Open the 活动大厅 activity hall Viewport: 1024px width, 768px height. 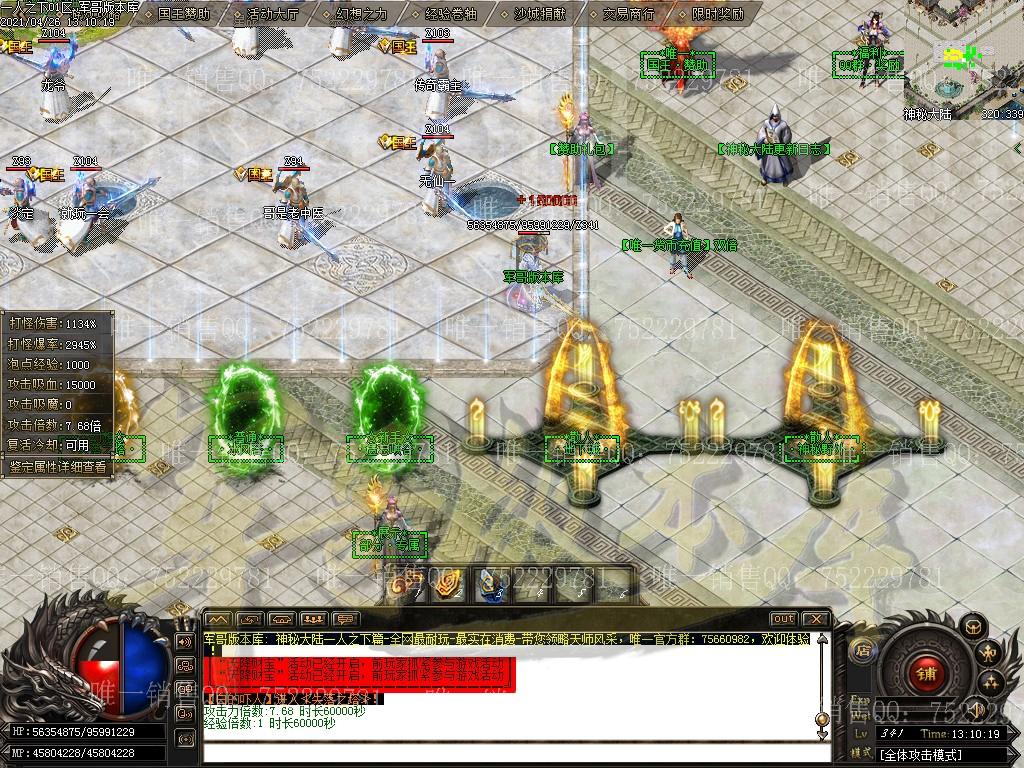pyautogui.click(x=272, y=14)
